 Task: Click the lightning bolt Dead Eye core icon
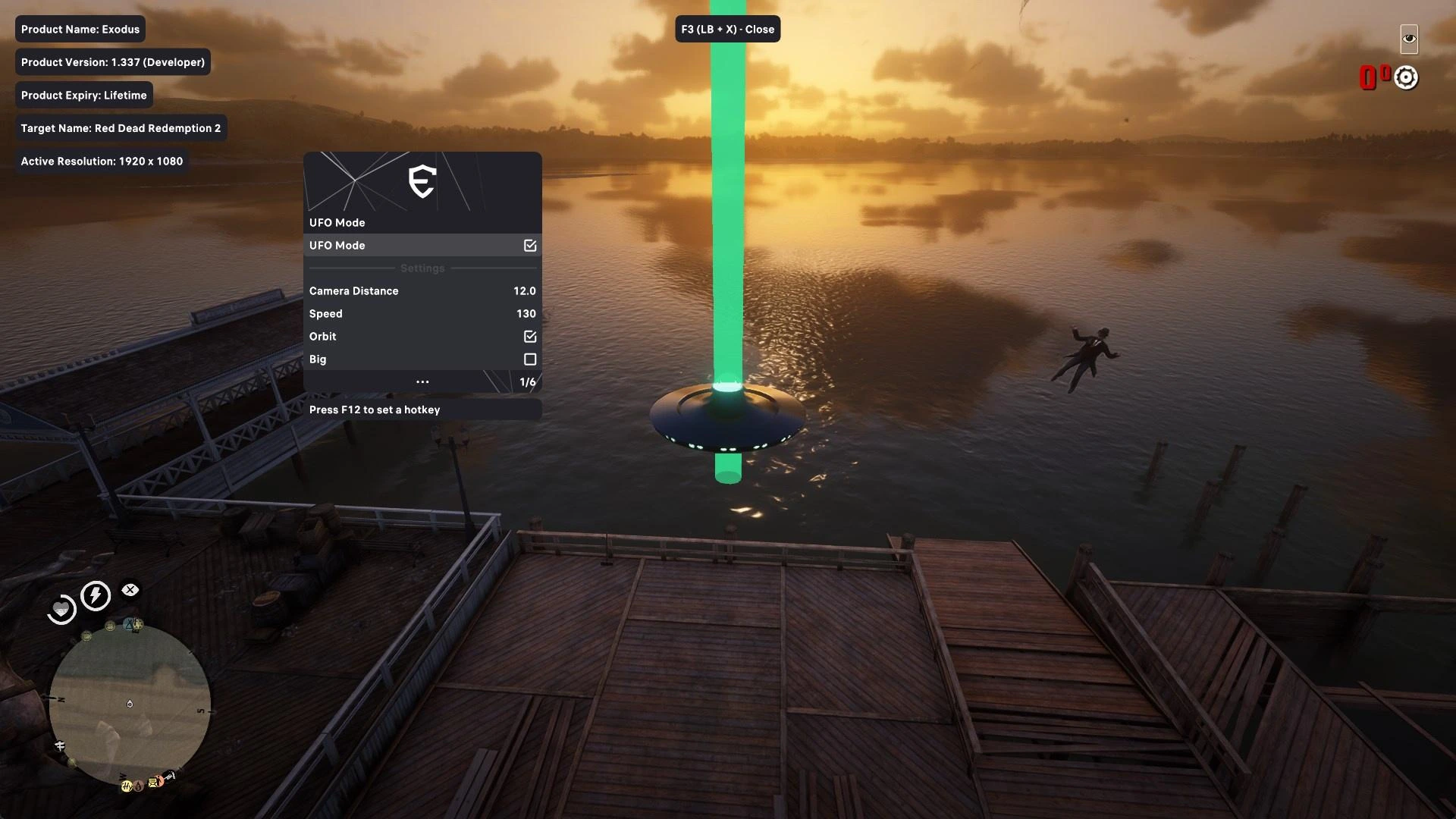96,596
